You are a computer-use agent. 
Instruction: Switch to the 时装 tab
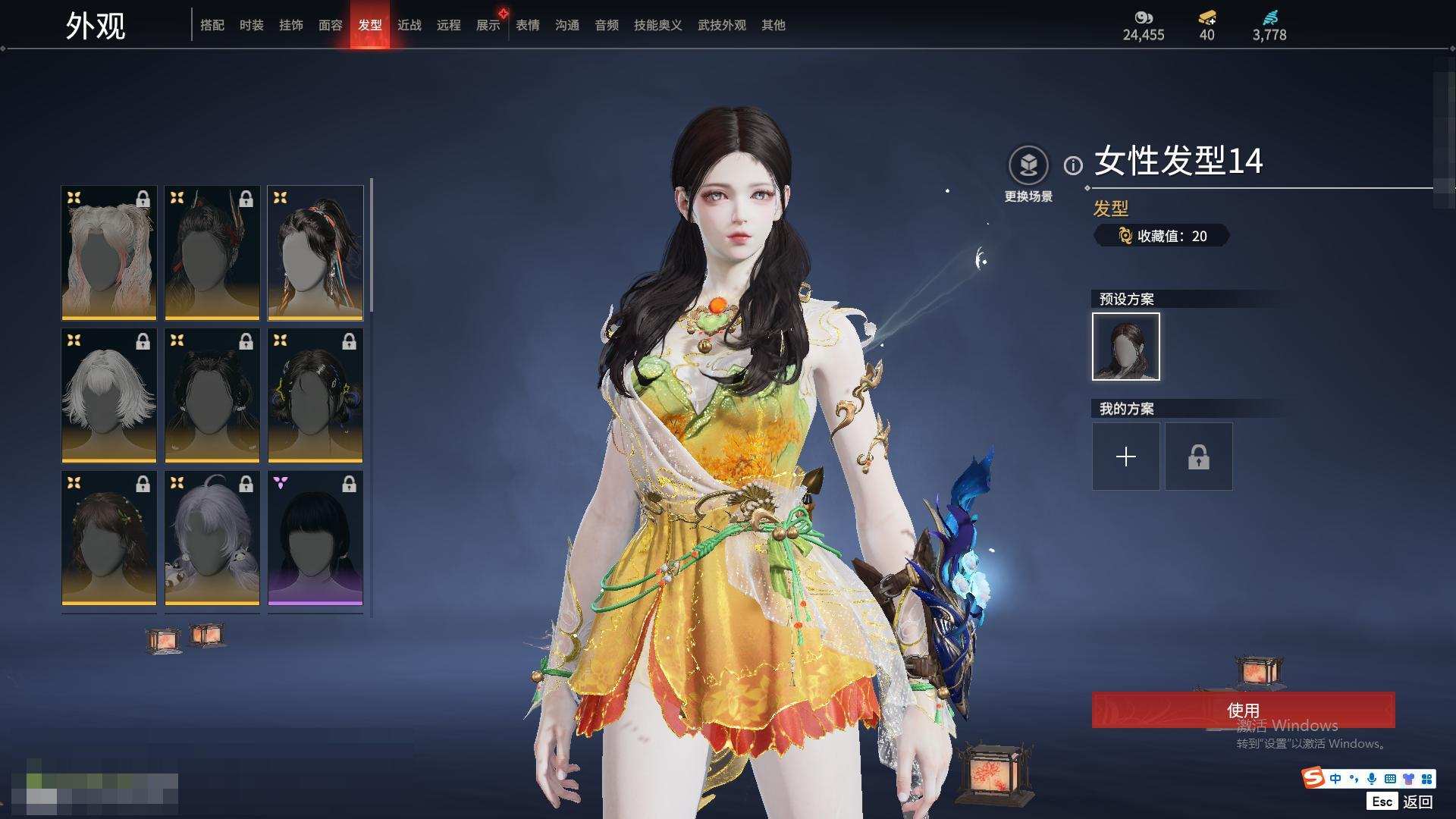coord(251,25)
